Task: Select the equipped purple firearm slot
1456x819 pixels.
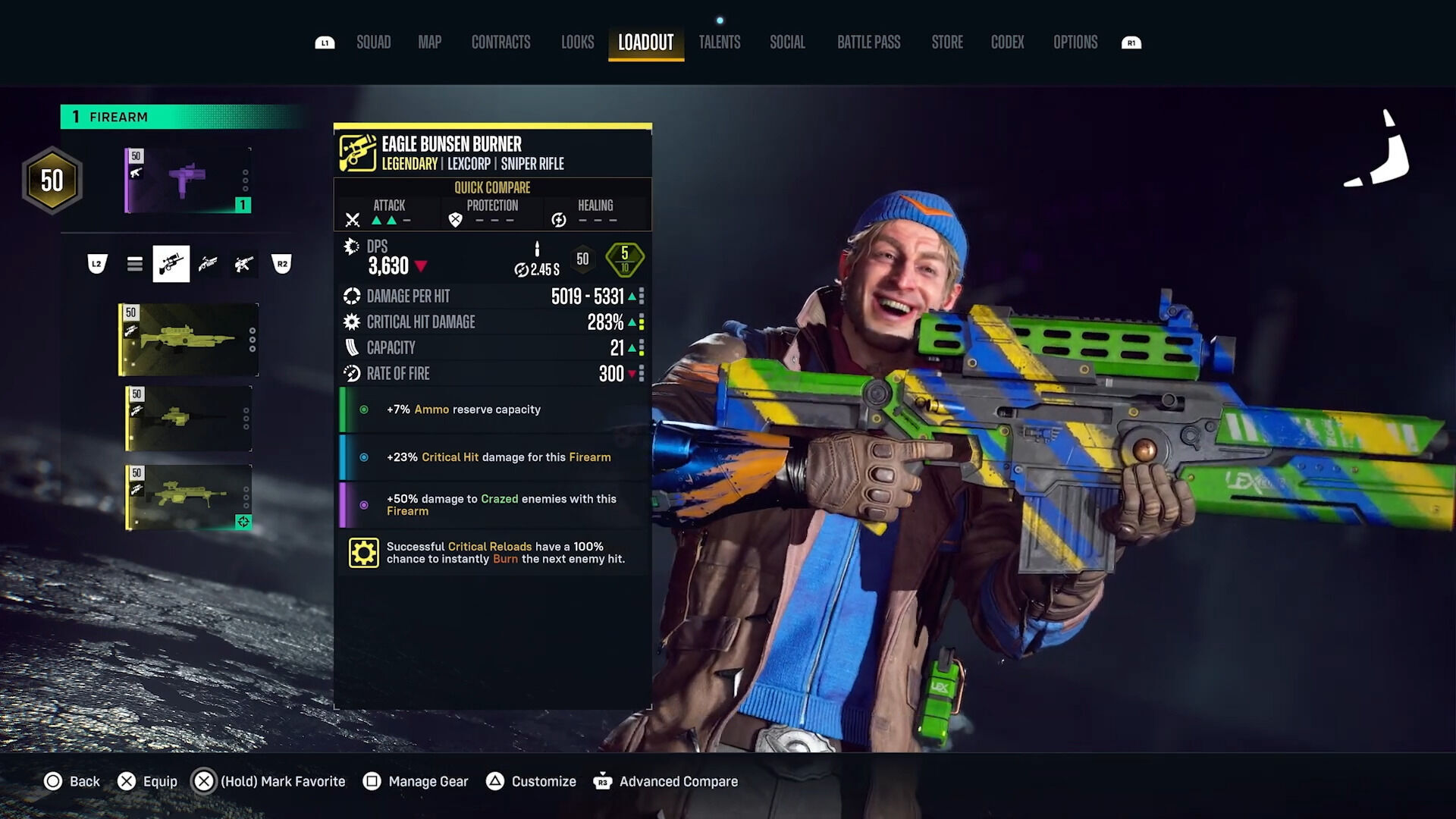Action: [187, 180]
